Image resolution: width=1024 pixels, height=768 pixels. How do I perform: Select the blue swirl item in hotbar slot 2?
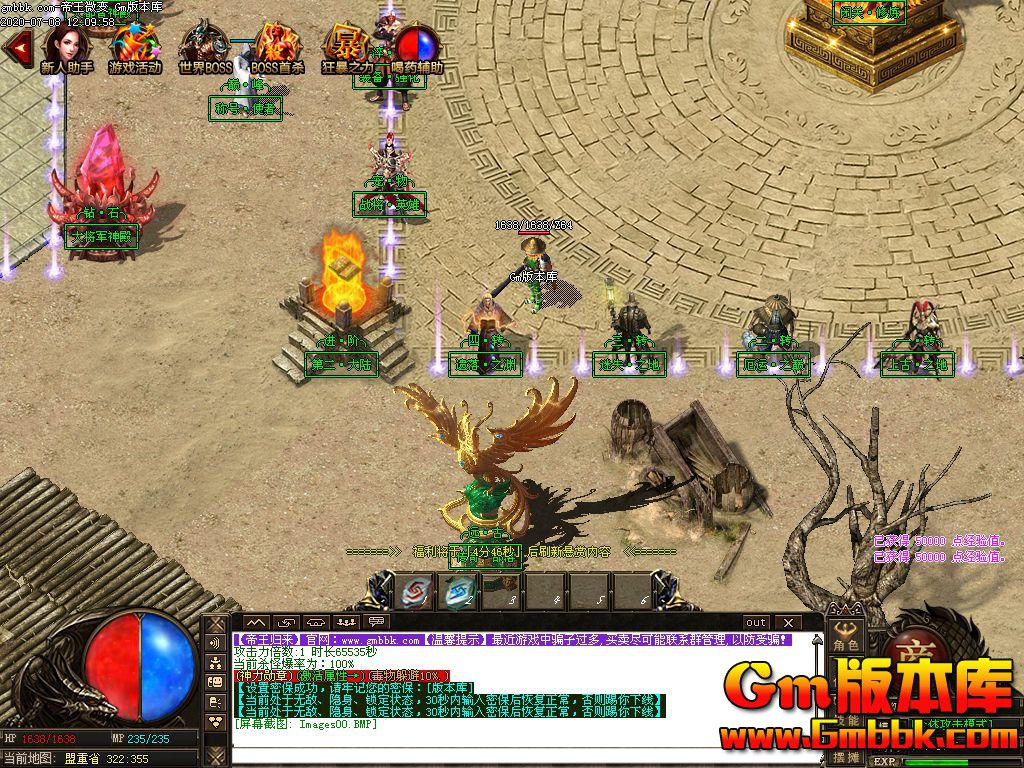tap(461, 592)
